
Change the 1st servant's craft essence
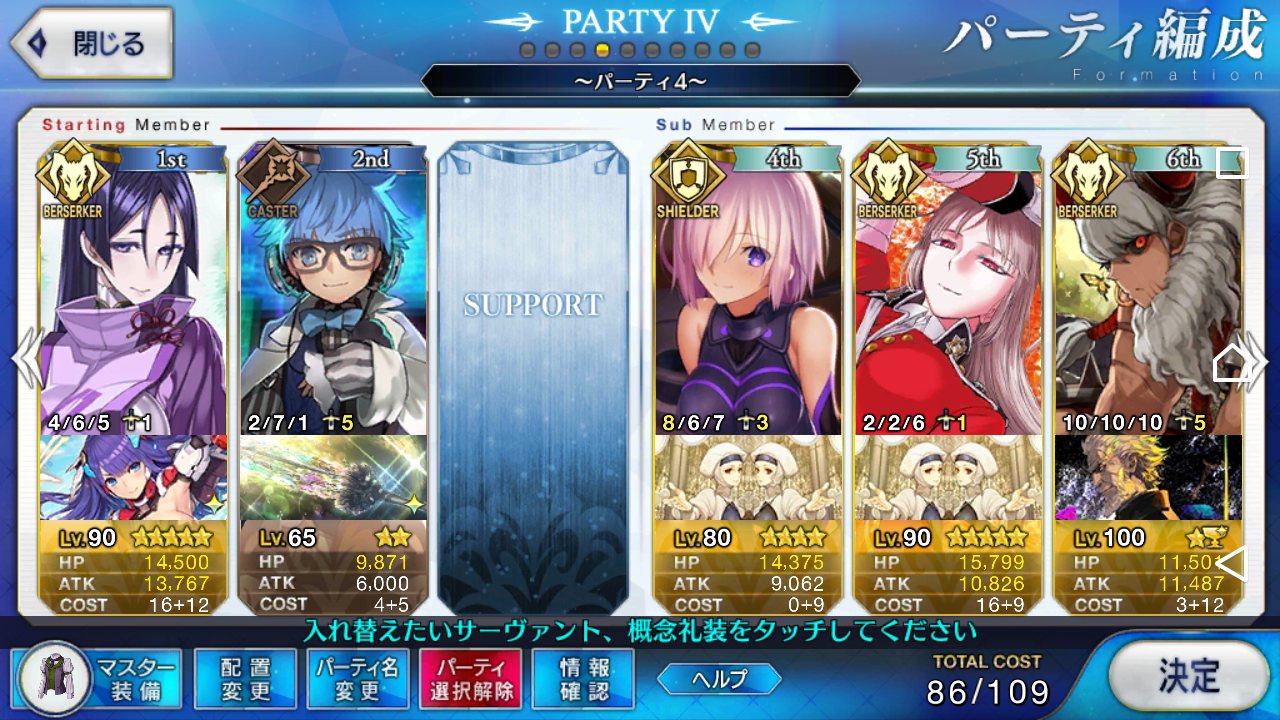click(x=132, y=477)
